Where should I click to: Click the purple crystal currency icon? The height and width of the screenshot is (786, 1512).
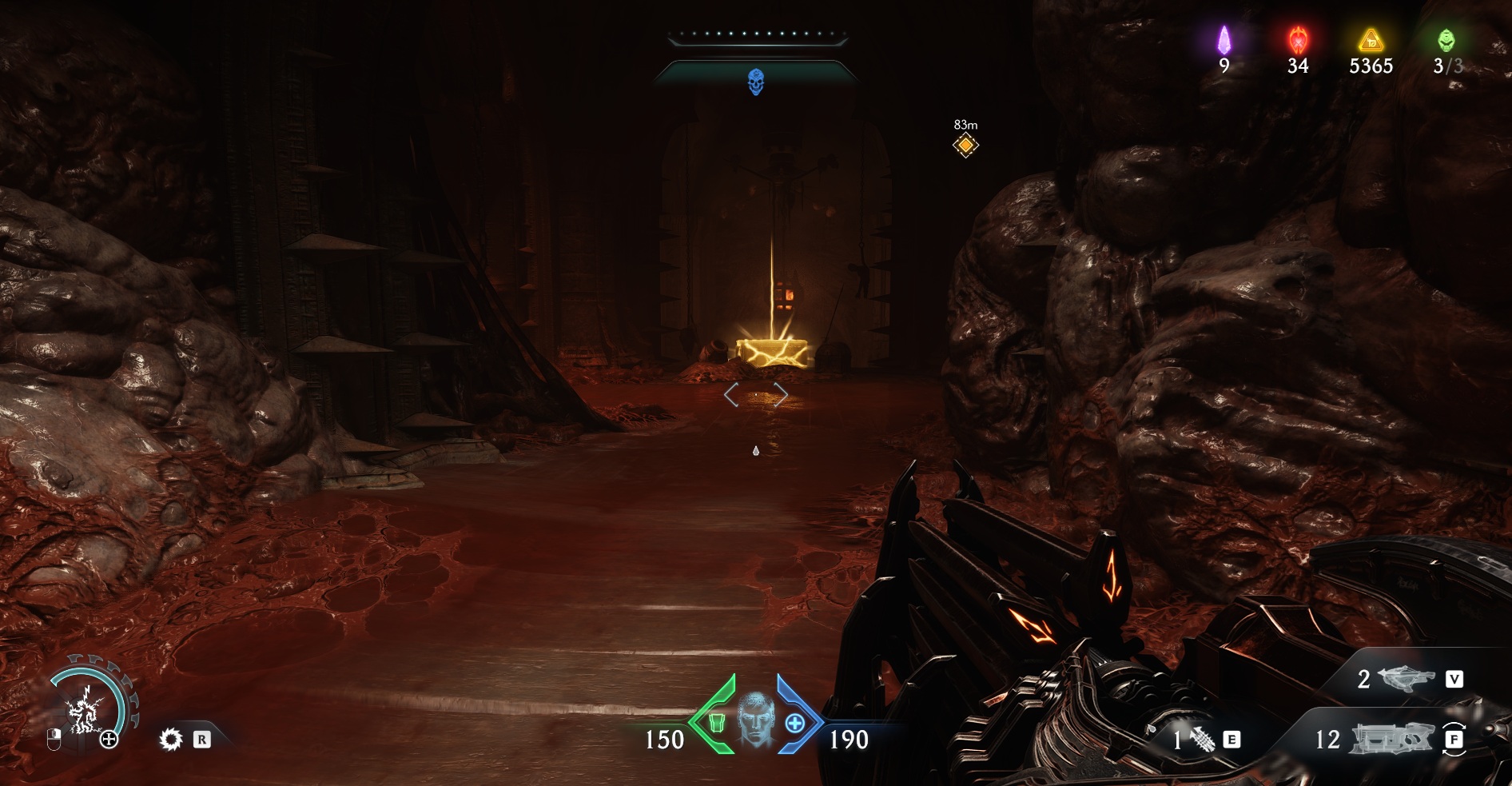coord(1224,40)
